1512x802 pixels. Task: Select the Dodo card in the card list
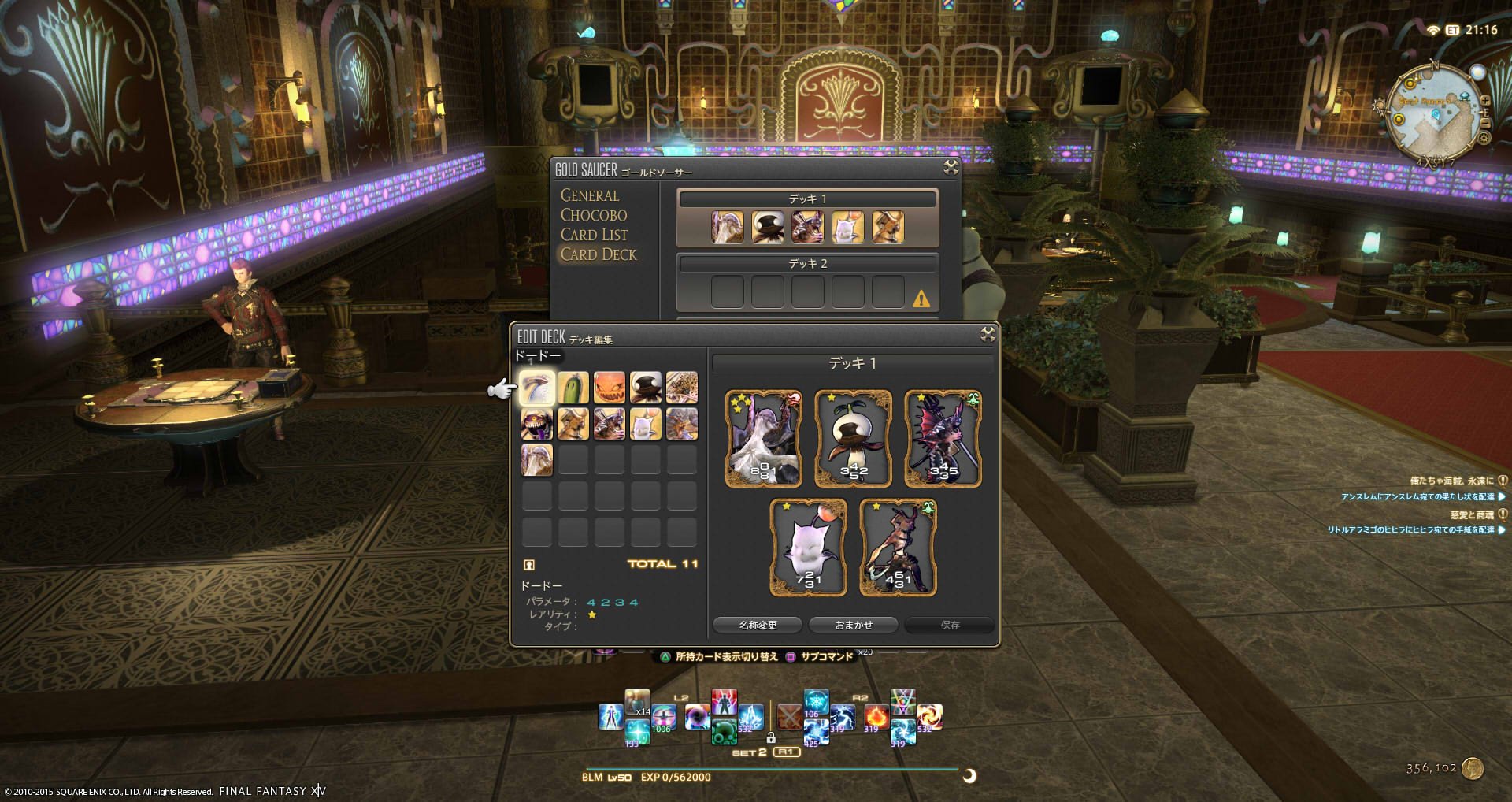[x=537, y=387]
